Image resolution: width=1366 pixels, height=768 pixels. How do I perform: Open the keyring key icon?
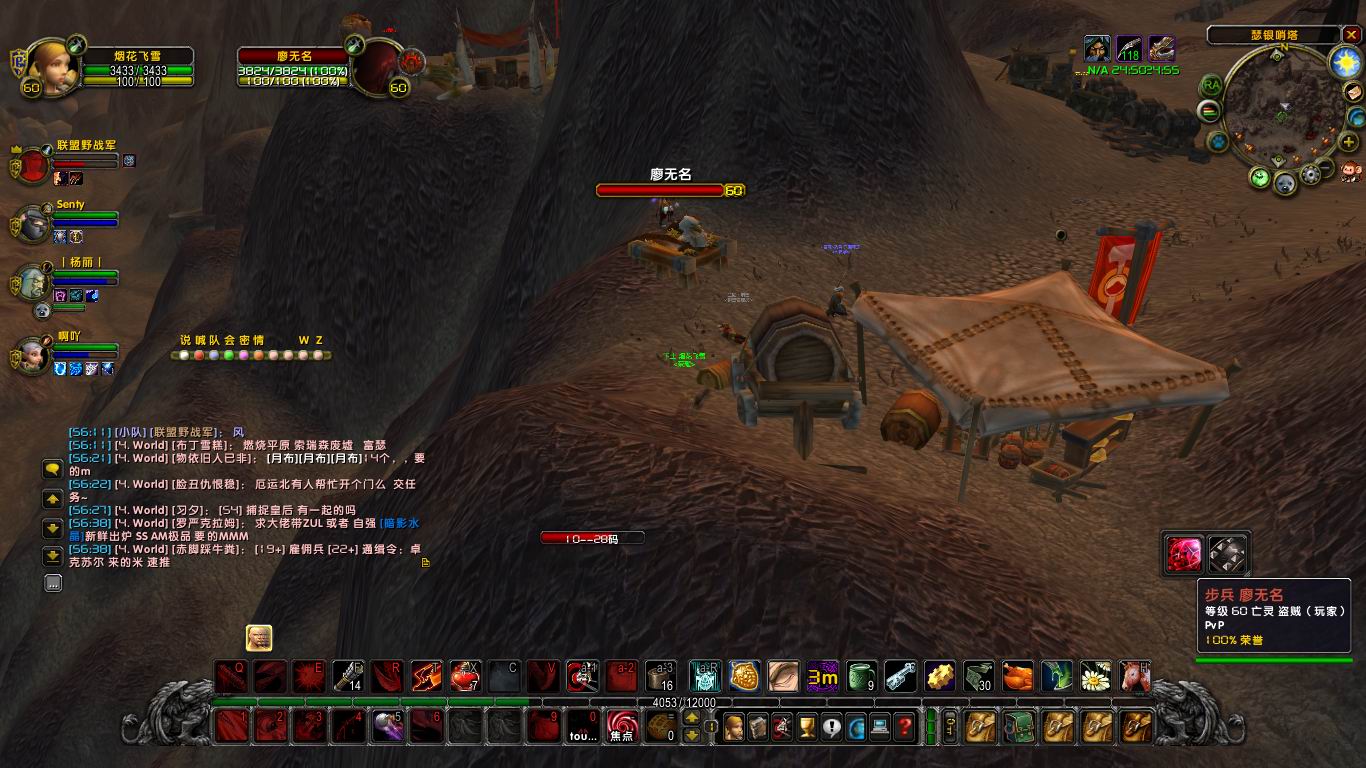pyautogui.click(x=952, y=726)
